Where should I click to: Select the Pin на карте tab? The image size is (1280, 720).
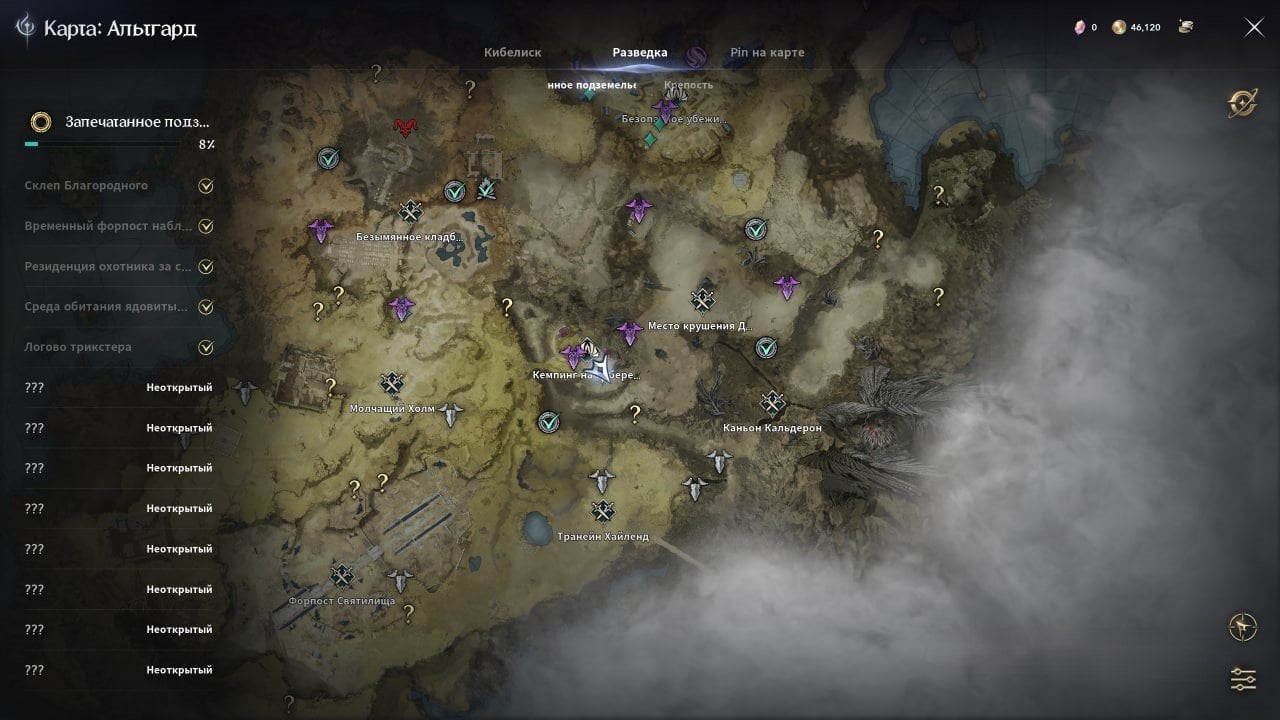click(x=767, y=53)
